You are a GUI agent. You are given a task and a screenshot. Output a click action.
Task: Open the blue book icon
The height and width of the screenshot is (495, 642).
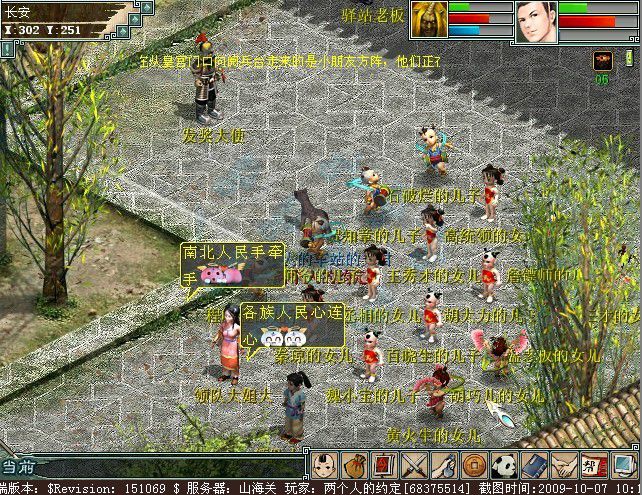534,465
